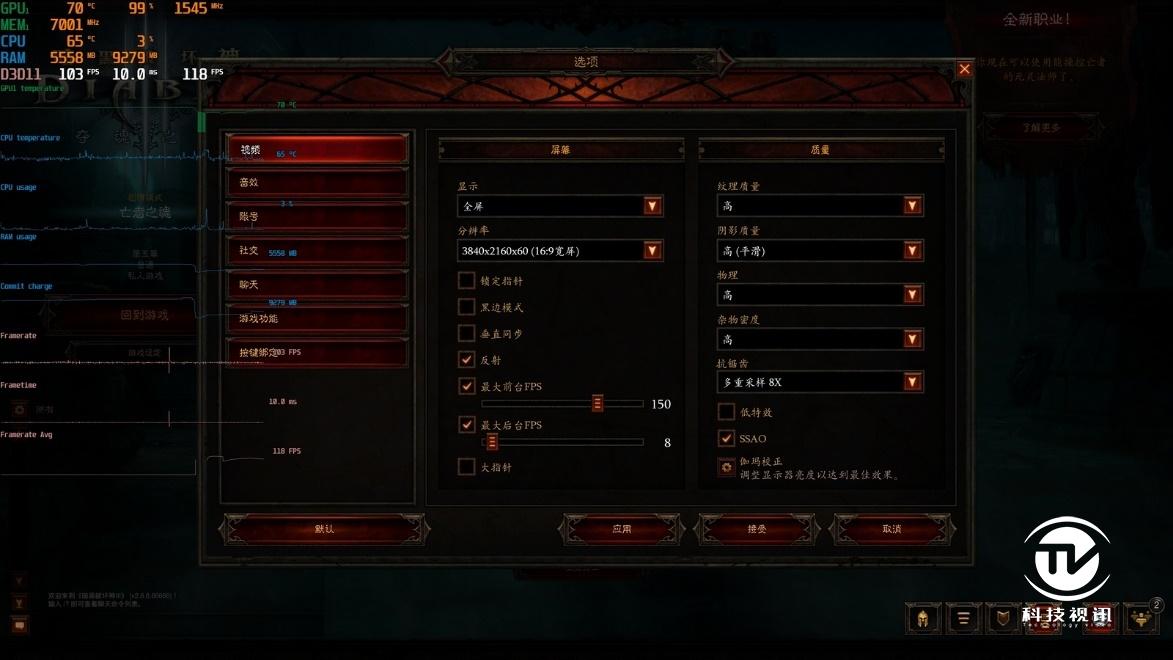Select the 聊天 (Chat) settings tab
The image size is (1173, 660).
[317, 285]
